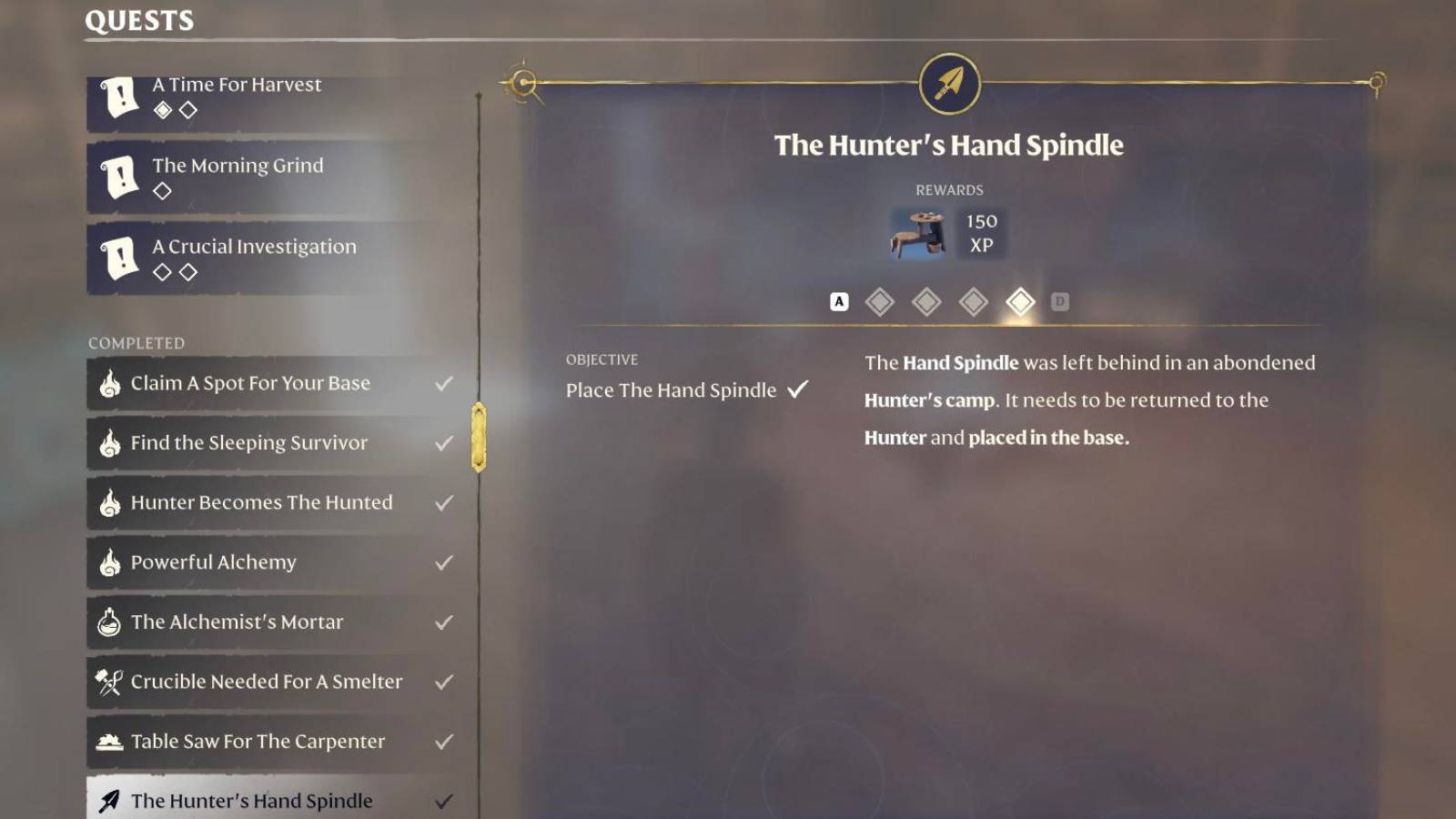Viewport: 1456px width, 819px height.
Task: Click the completion check next to Table Saw For The Carpenter
Action: point(443,742)
